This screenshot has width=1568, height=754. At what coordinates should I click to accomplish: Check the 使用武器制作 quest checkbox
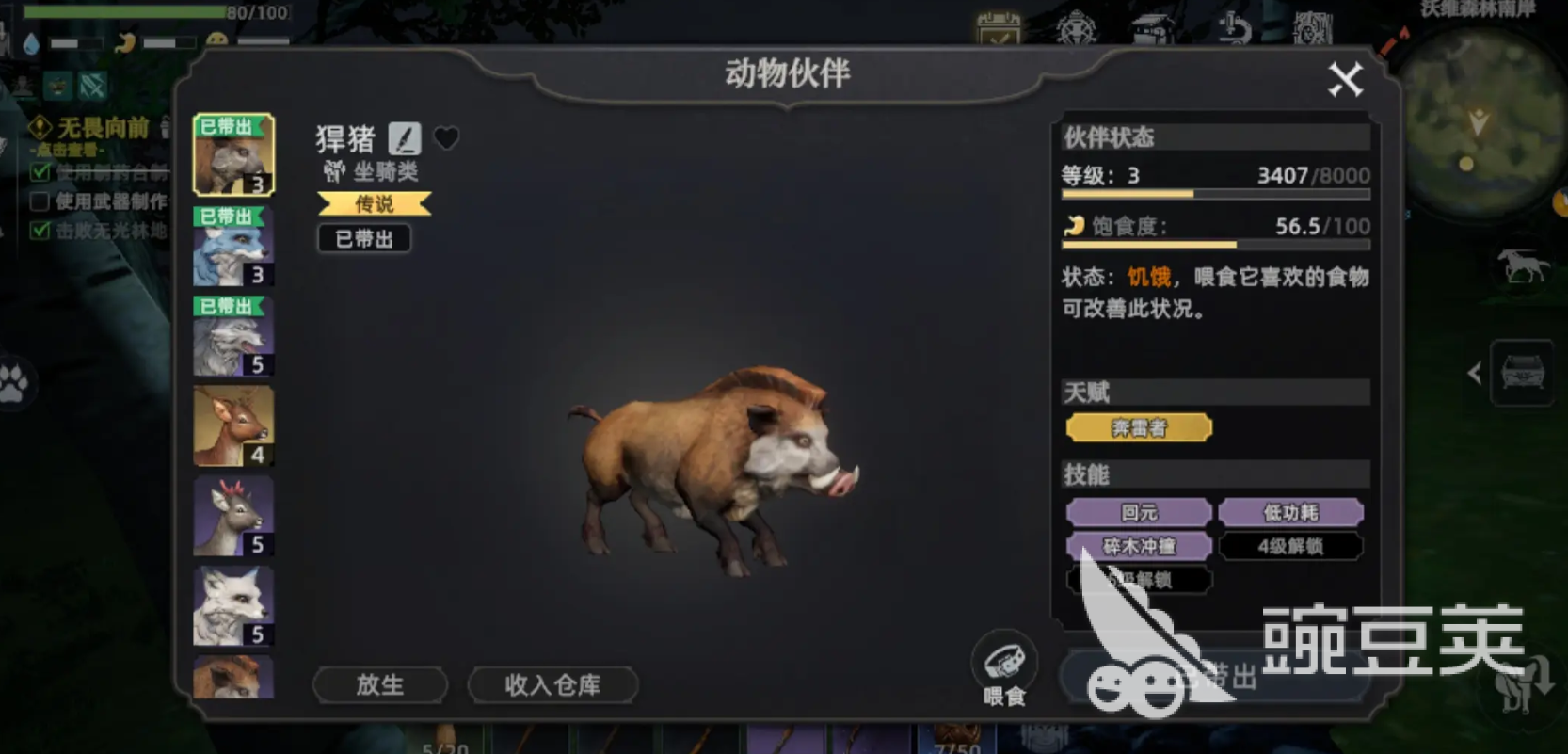(x=39, y=201)
